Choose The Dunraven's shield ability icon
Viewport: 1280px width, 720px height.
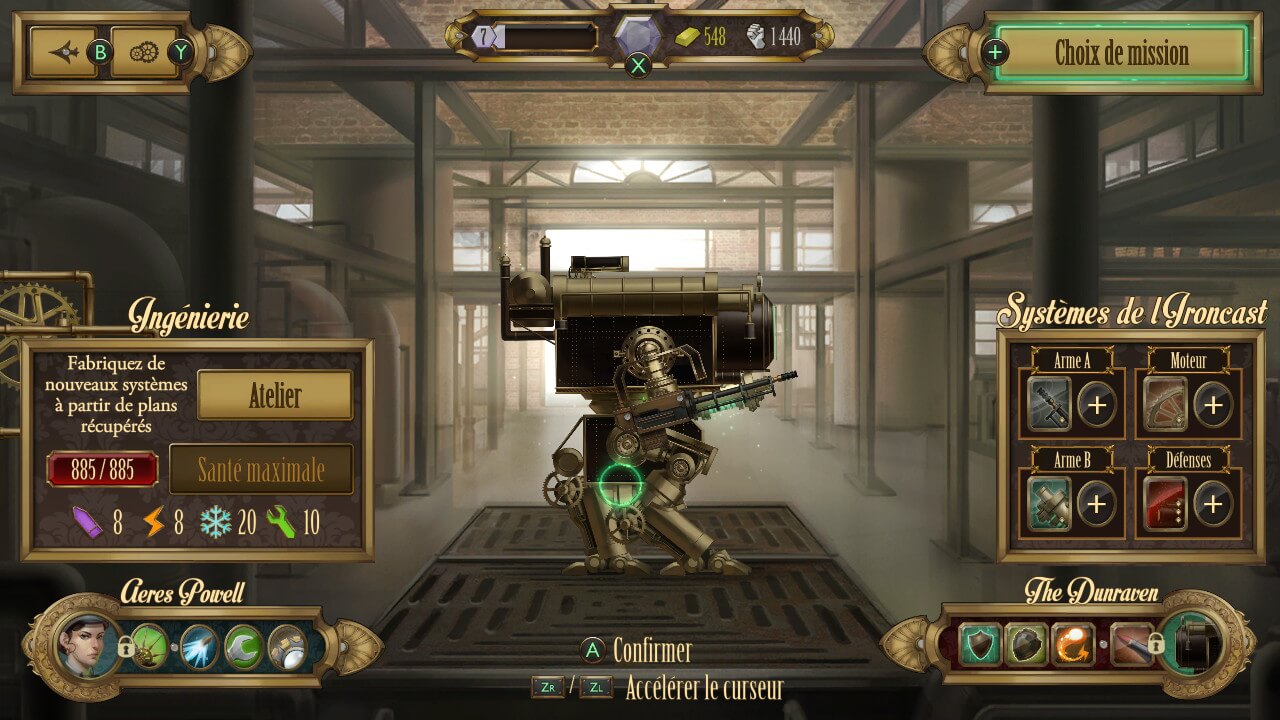coord(980,645)
